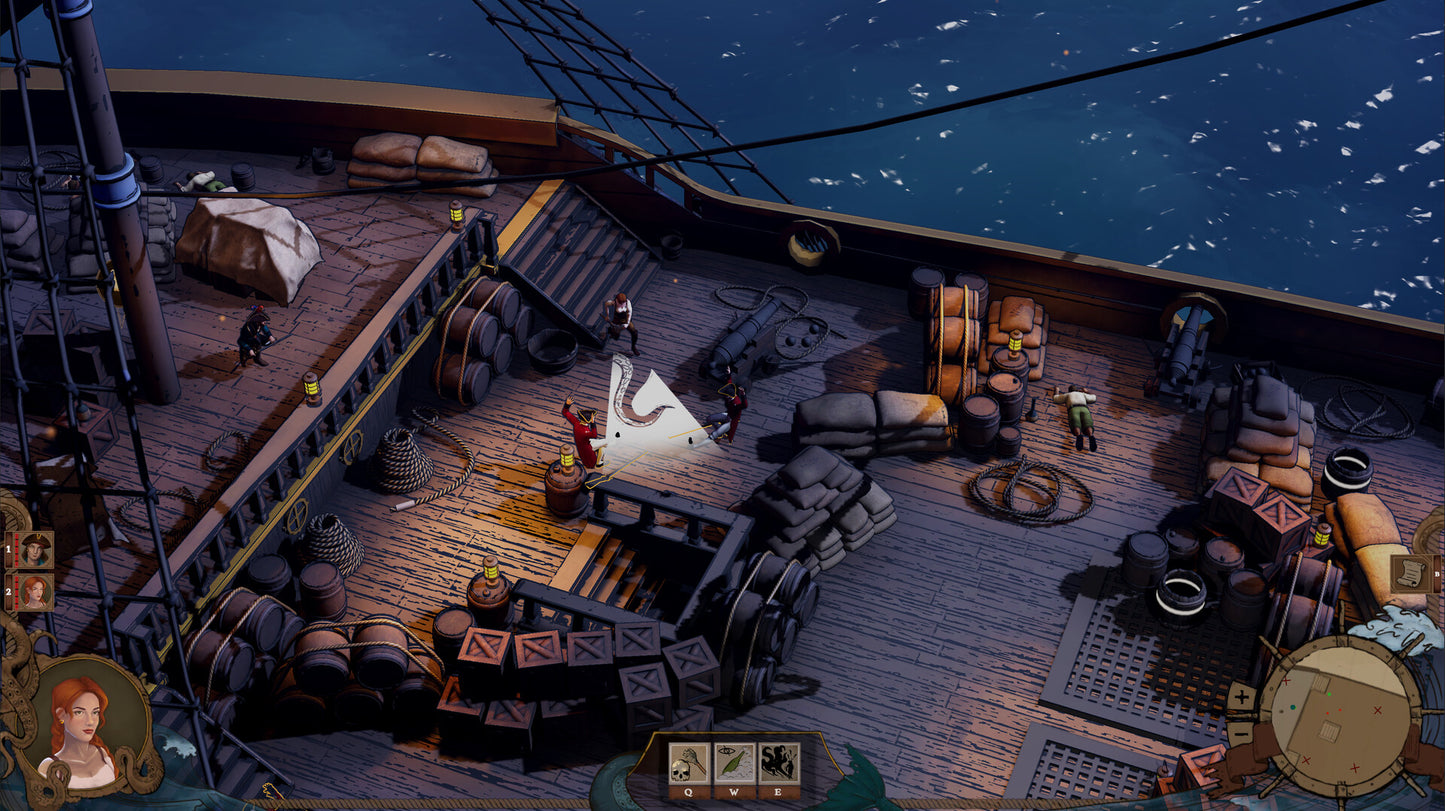Select the pirate captain portrait labeled 1
Image resolution: width=1445 pixels, height=811 pixels.
pos(36,549)
